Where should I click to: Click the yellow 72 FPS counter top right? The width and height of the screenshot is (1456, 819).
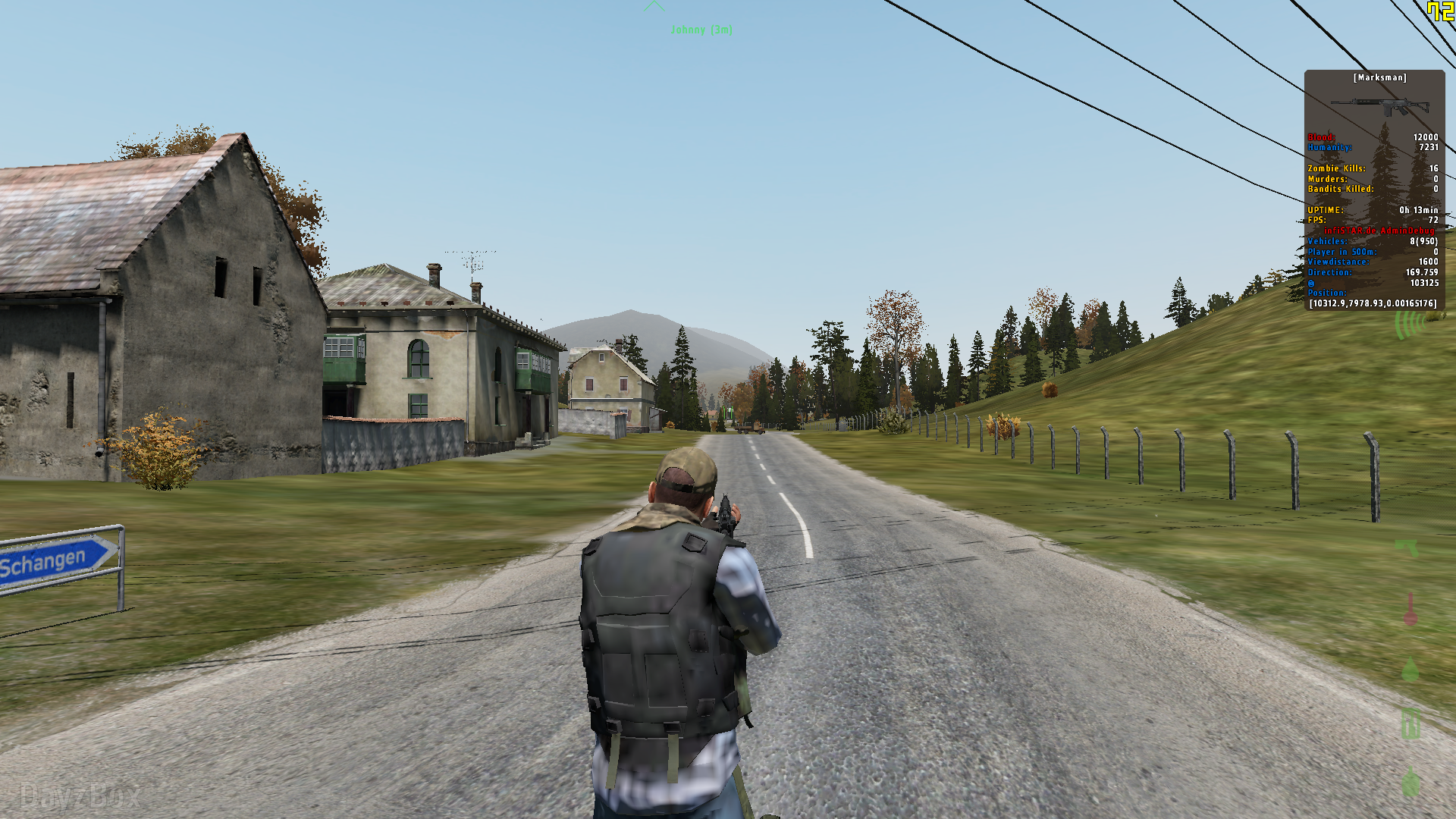pyautogui.click(x=1441, y=11)
